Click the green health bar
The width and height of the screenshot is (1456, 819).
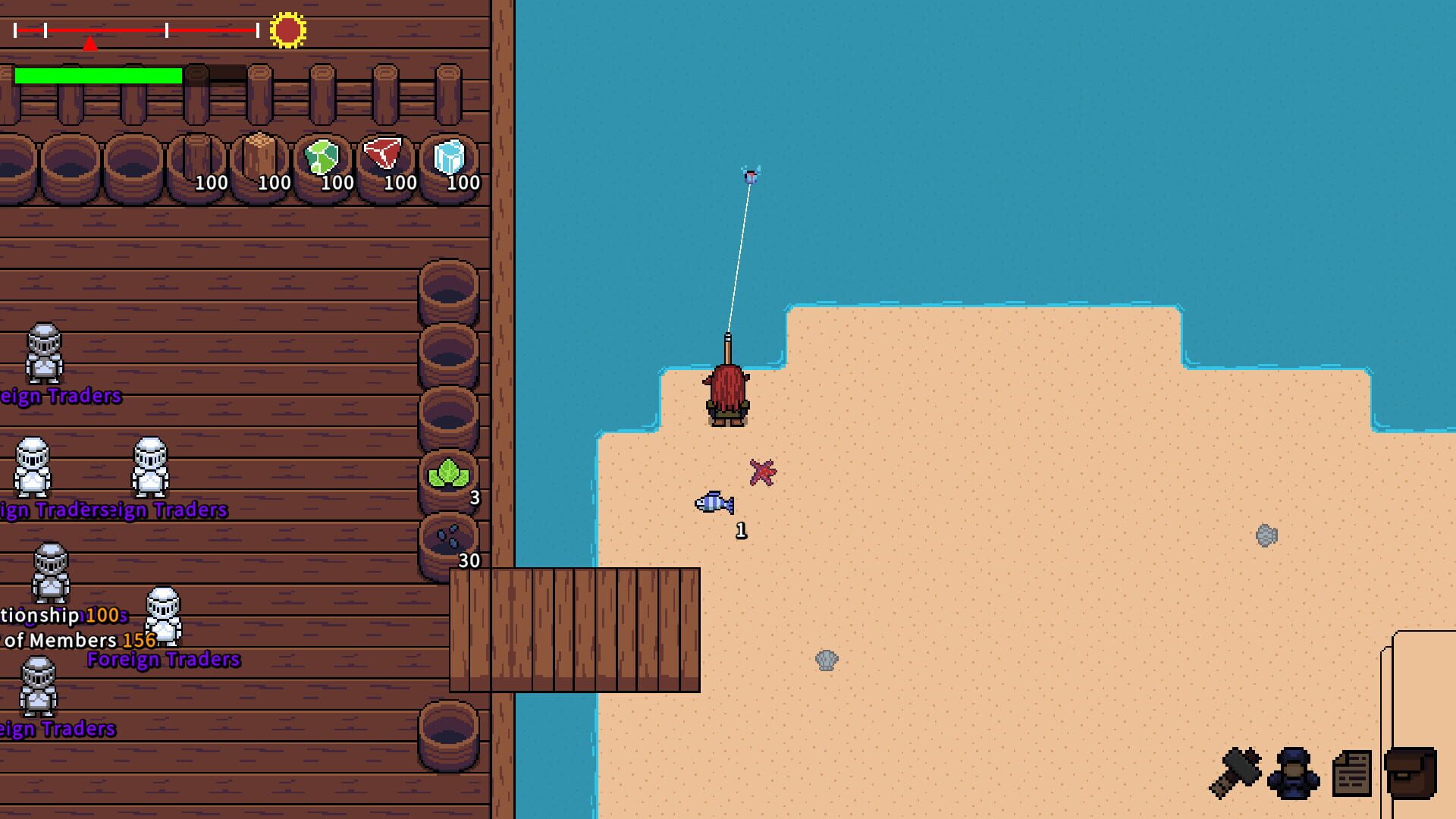click(99, 76)
